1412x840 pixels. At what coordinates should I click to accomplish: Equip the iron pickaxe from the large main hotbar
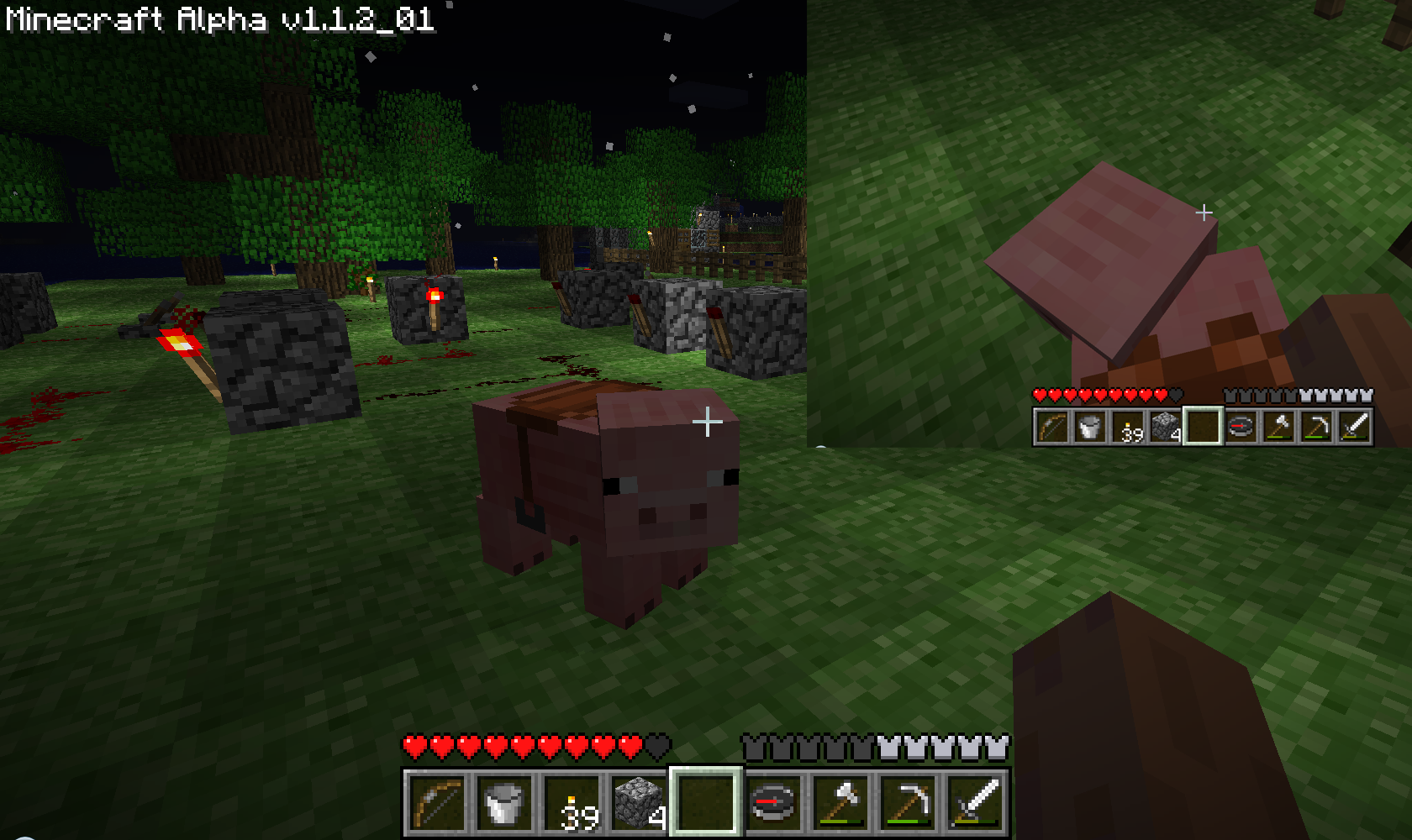[908, 802]
